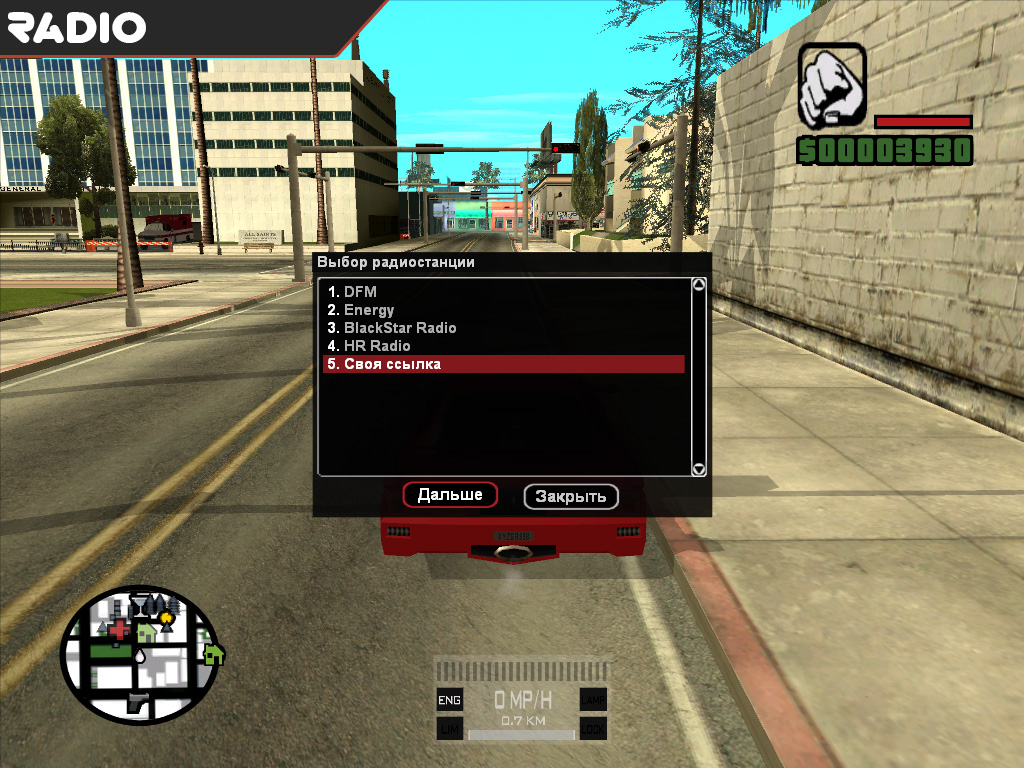Click the scroll-down arrow of station list
This screenshot has width=1024, height=768.
699,468
